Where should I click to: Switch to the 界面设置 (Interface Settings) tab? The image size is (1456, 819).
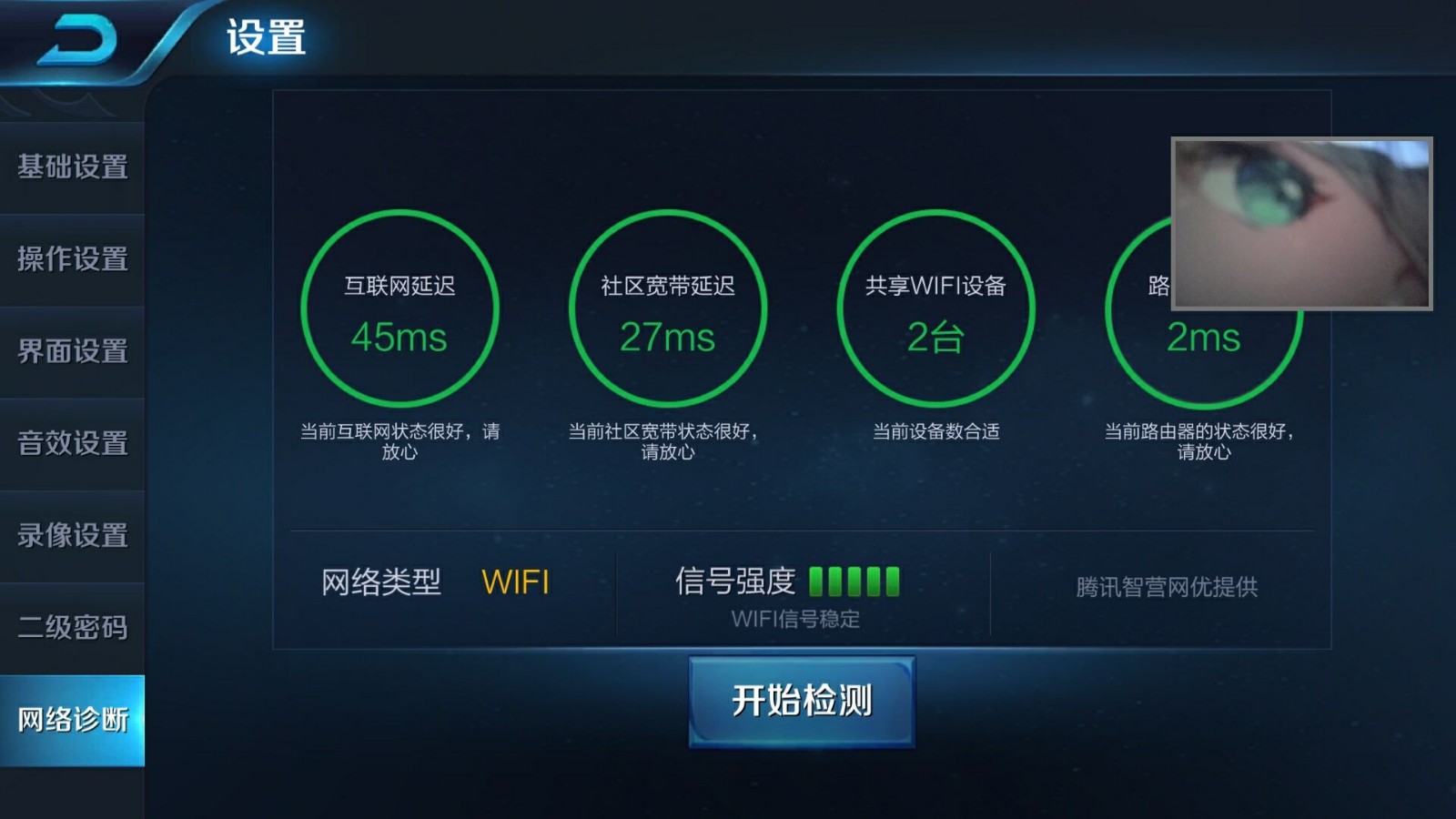coord(71,353)
